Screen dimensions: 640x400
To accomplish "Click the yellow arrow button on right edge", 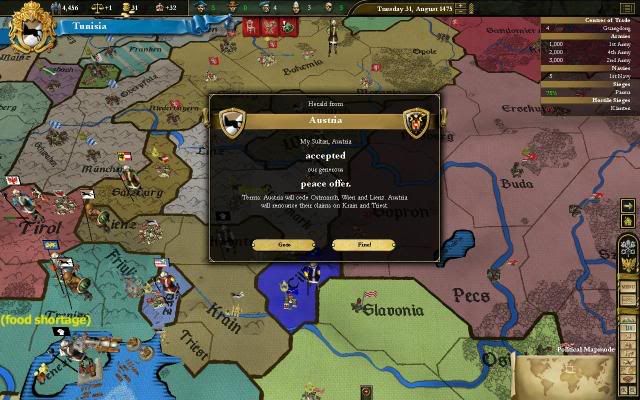I will click(627, 206).
